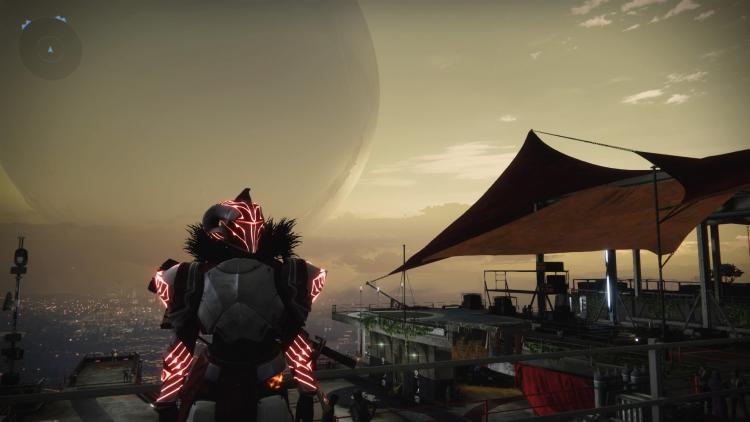The image size is (750, 422).
Task: Click the circular radar in the corner
Action: tap(49, 48)
